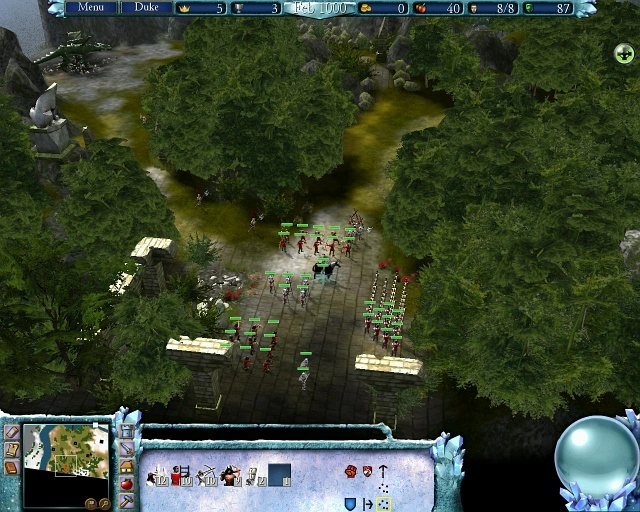Click the magnifier button under minimap
Viewport: 640px width, 512px height.
[104, 503]
